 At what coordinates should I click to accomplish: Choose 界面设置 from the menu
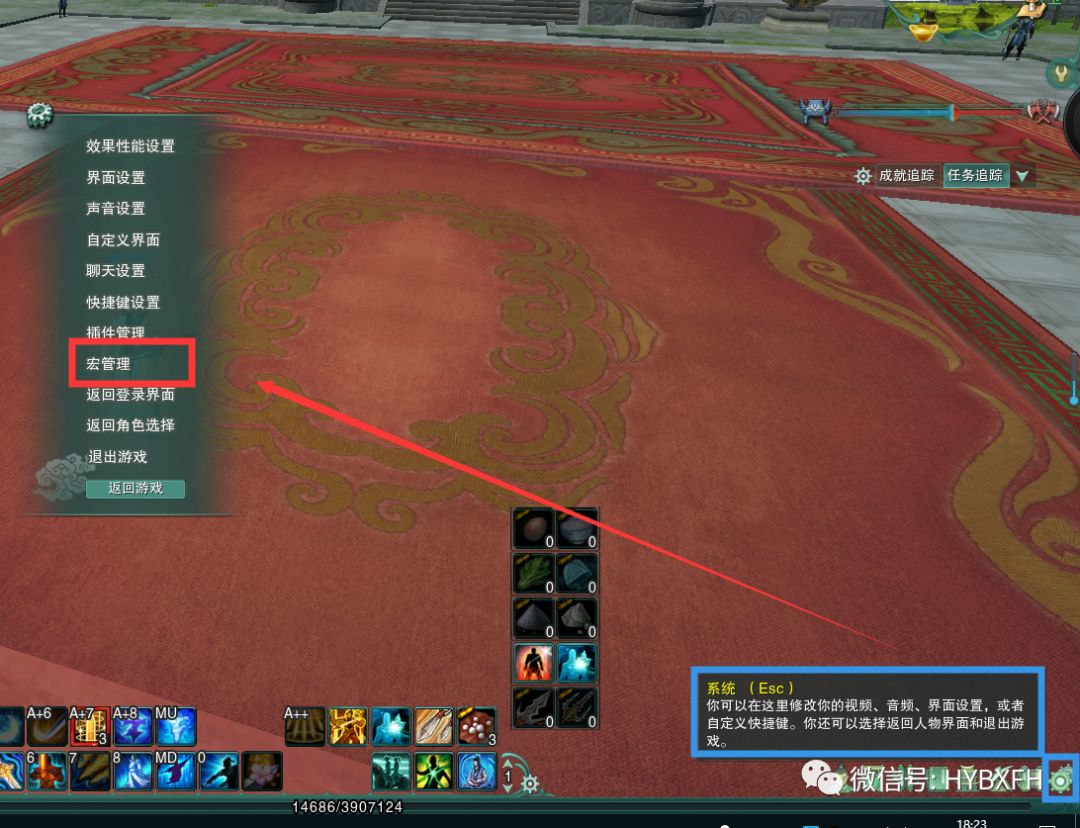[116, 178]
